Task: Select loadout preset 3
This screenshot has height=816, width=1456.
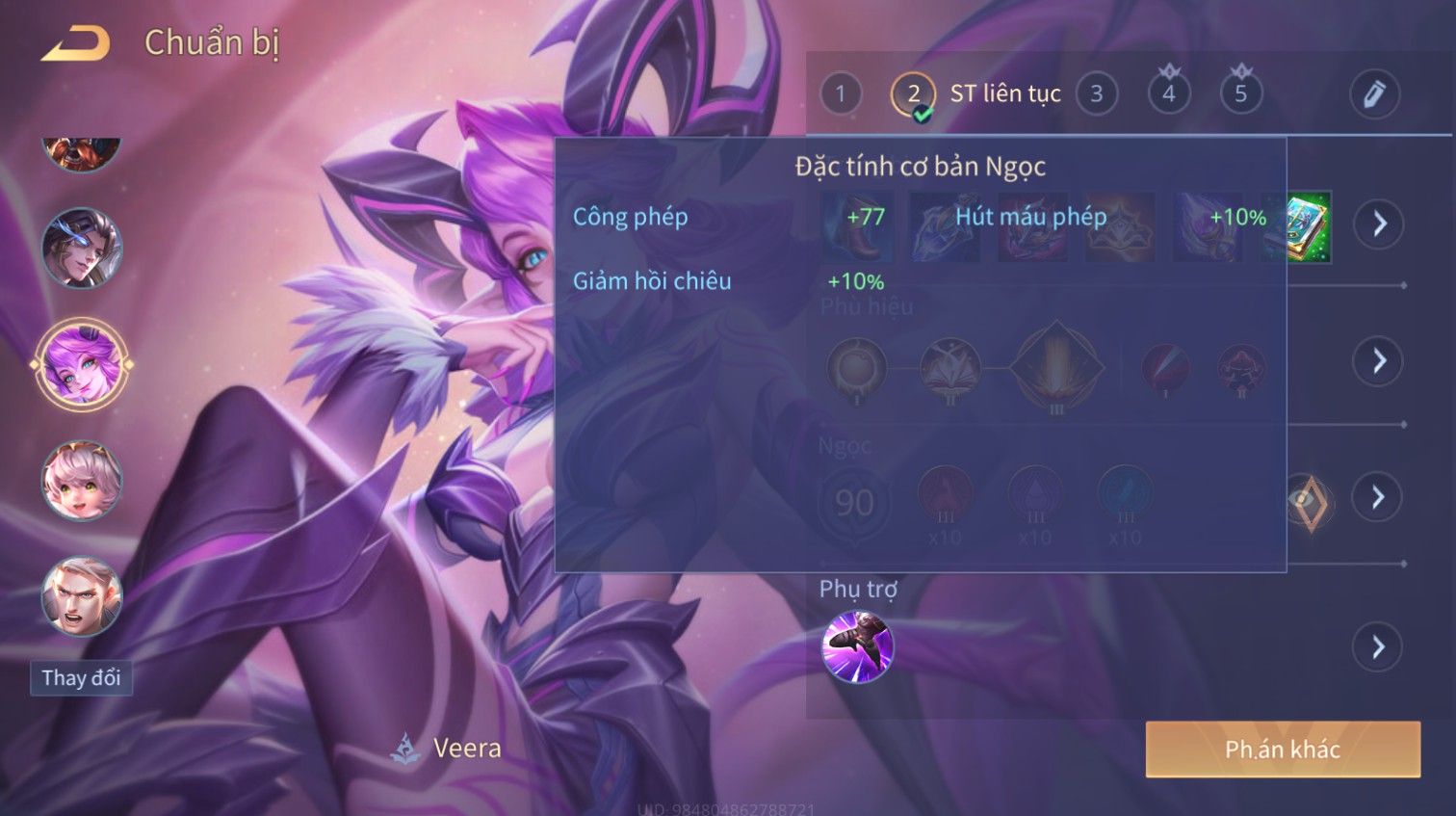Action: (1096, 94)
